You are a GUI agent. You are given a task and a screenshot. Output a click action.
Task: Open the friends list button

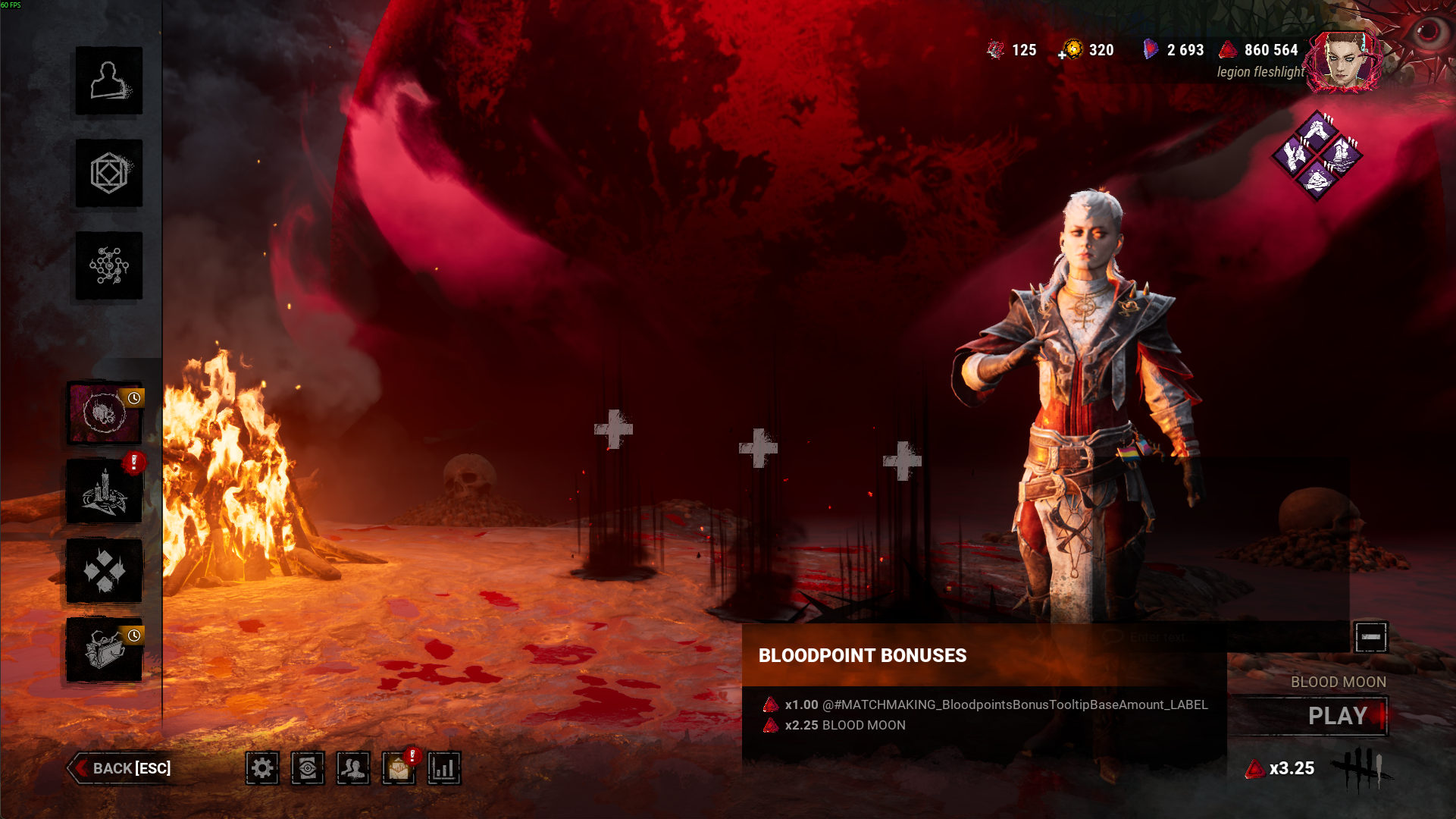353,768
